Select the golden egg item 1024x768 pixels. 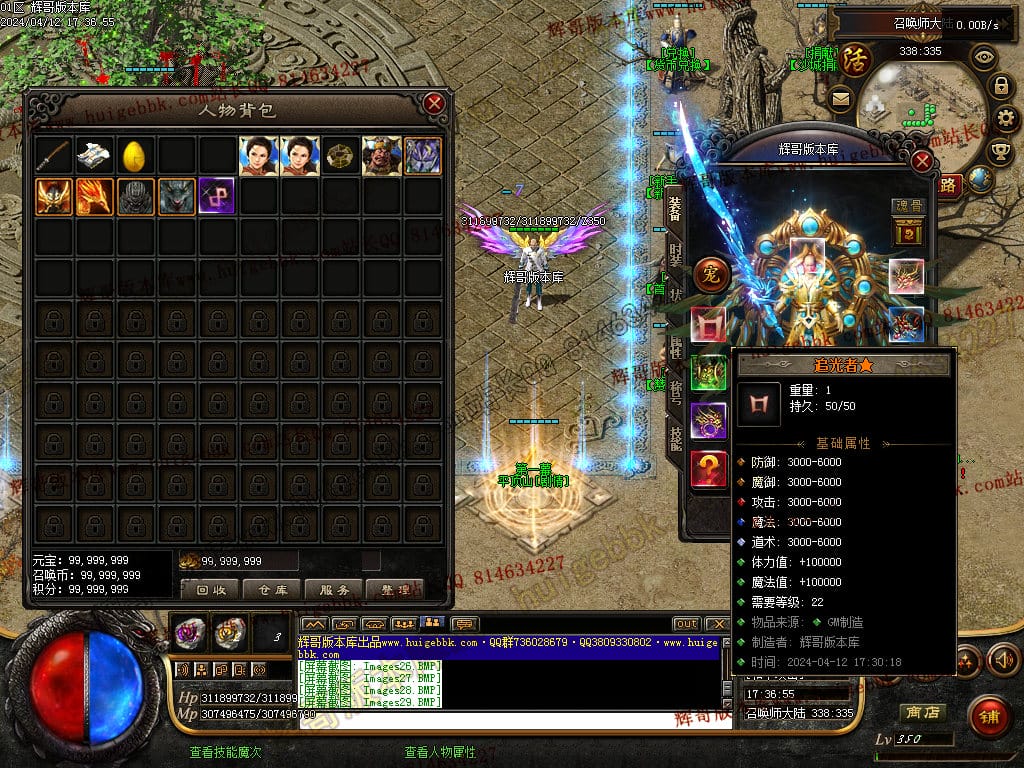(x=135, y=155)
